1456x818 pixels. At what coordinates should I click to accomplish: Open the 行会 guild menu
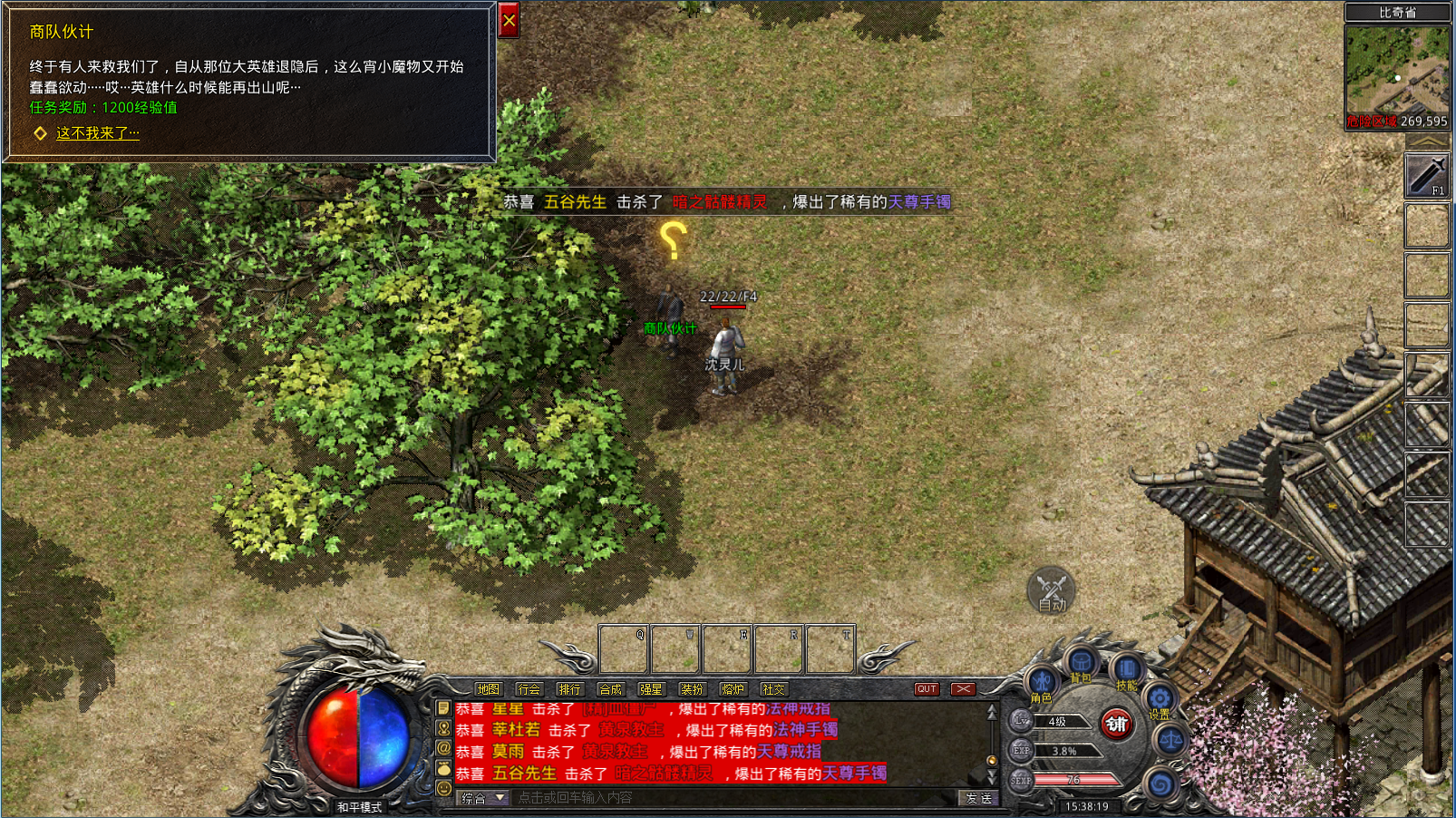529,689
